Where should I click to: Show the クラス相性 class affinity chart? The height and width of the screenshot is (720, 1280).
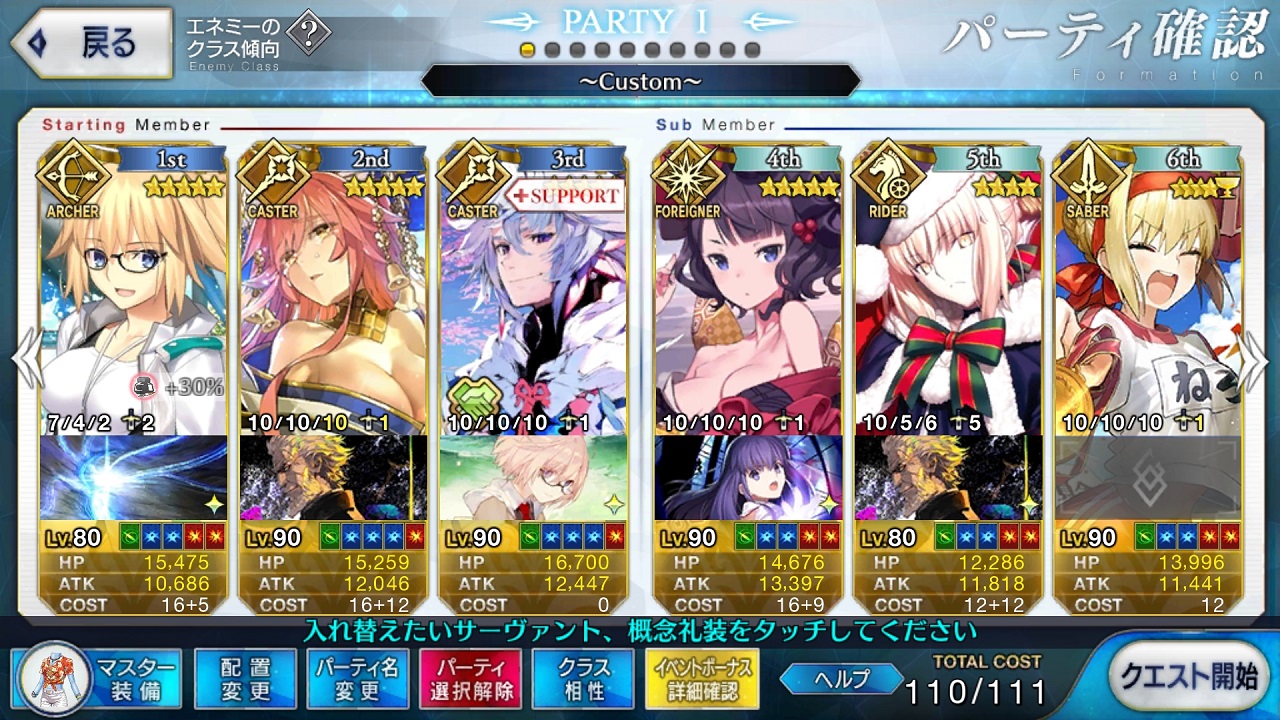(x=583, y=678)
